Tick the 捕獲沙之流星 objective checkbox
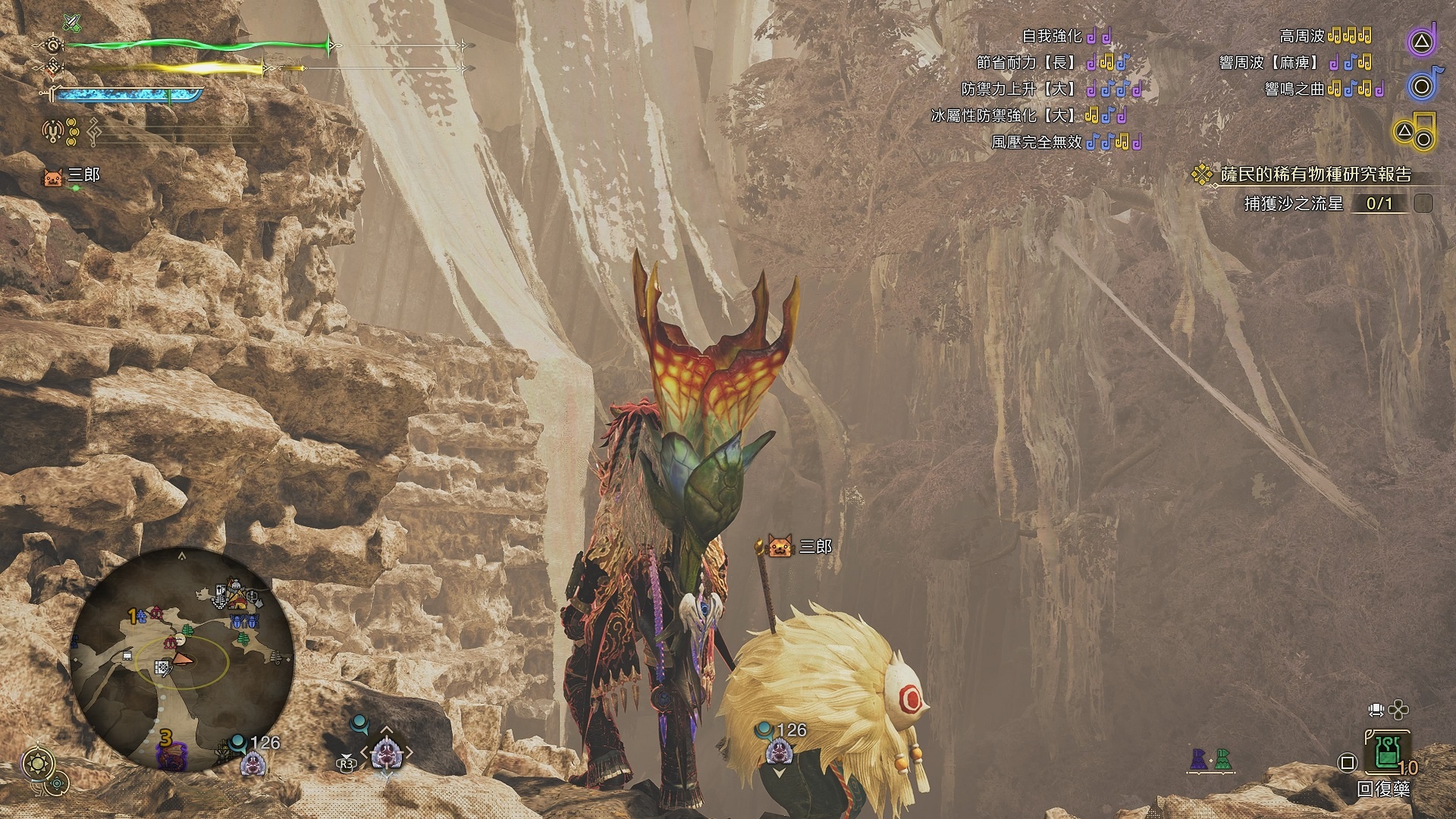This screenshot has width=1456, height=819. [1423, 203]
